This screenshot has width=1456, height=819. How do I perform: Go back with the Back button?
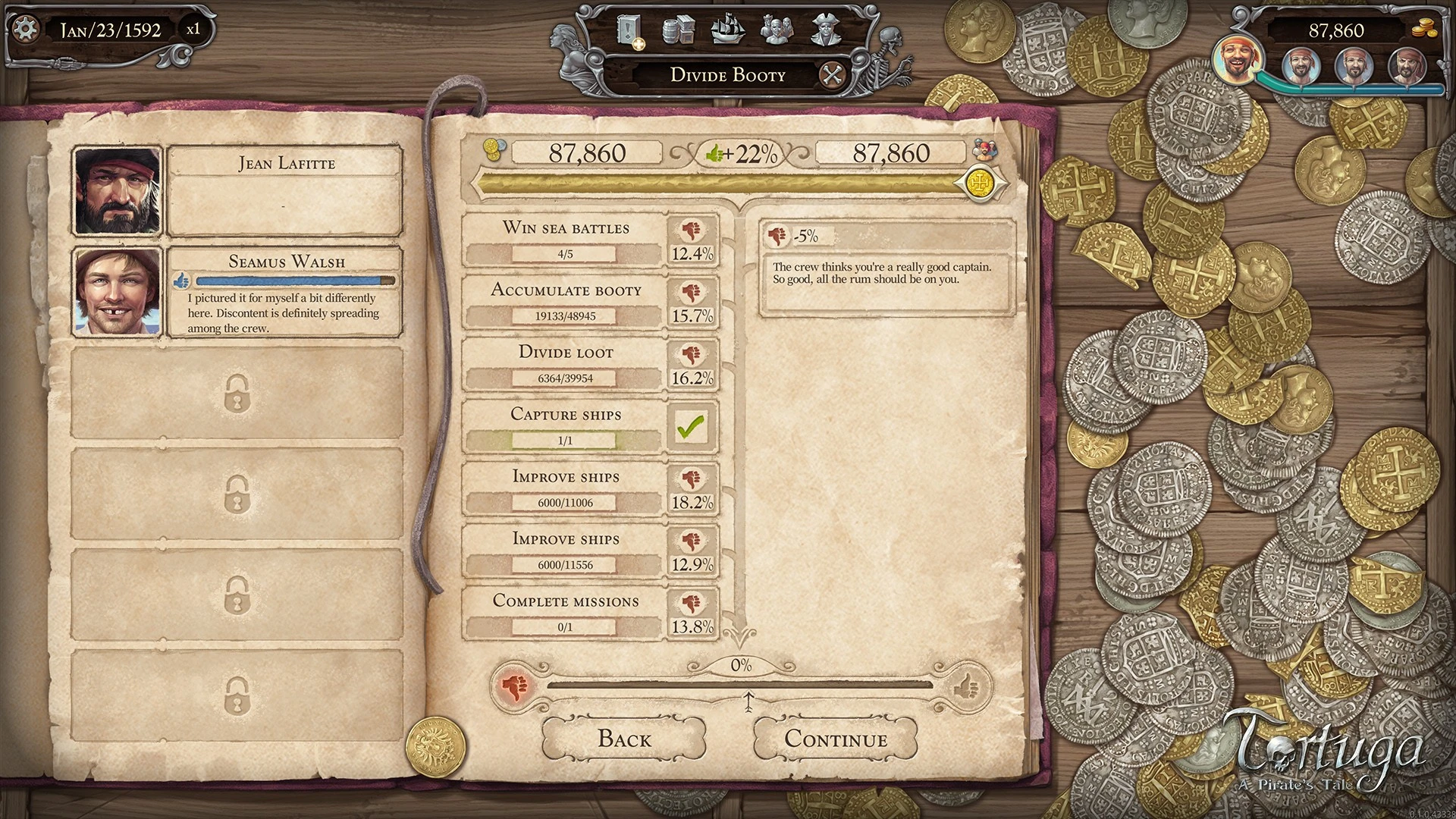coord(624,739)
